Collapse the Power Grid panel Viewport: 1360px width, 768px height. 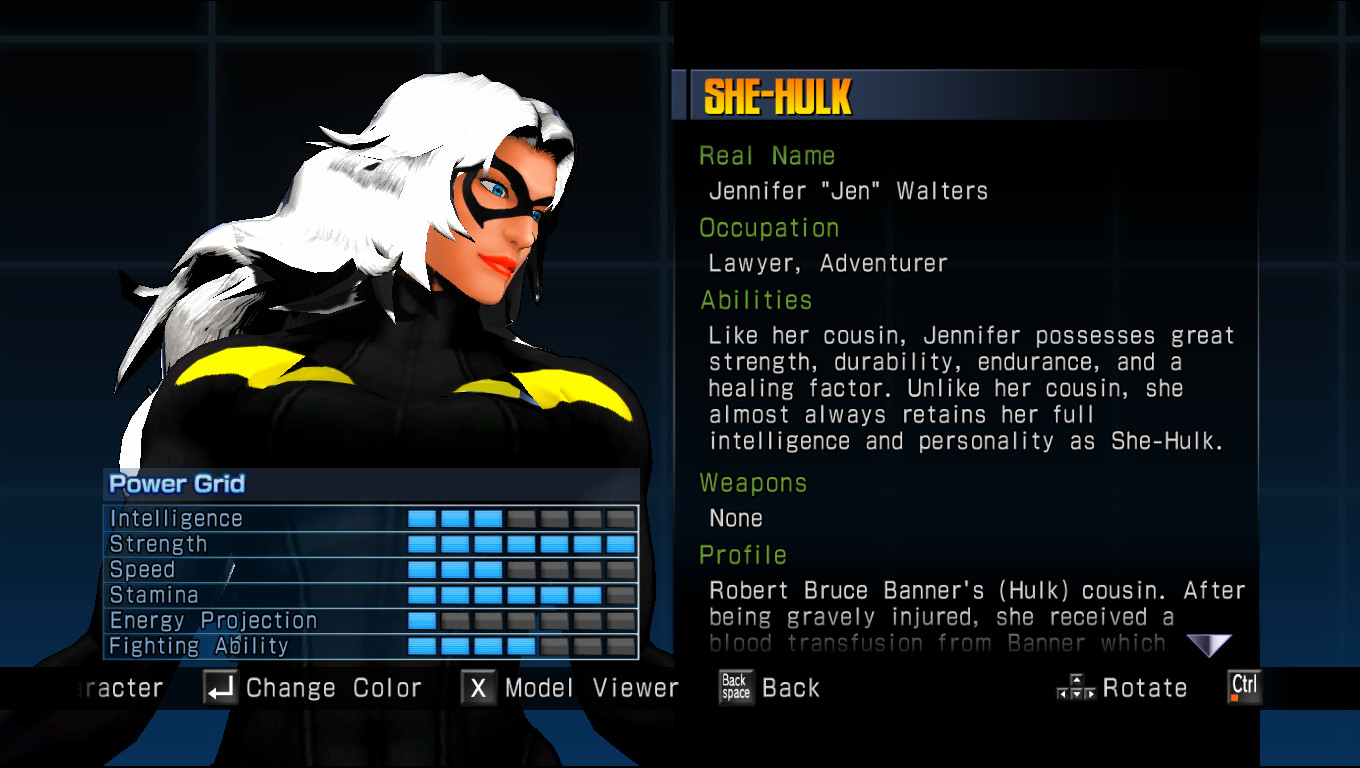pos(176,484)
